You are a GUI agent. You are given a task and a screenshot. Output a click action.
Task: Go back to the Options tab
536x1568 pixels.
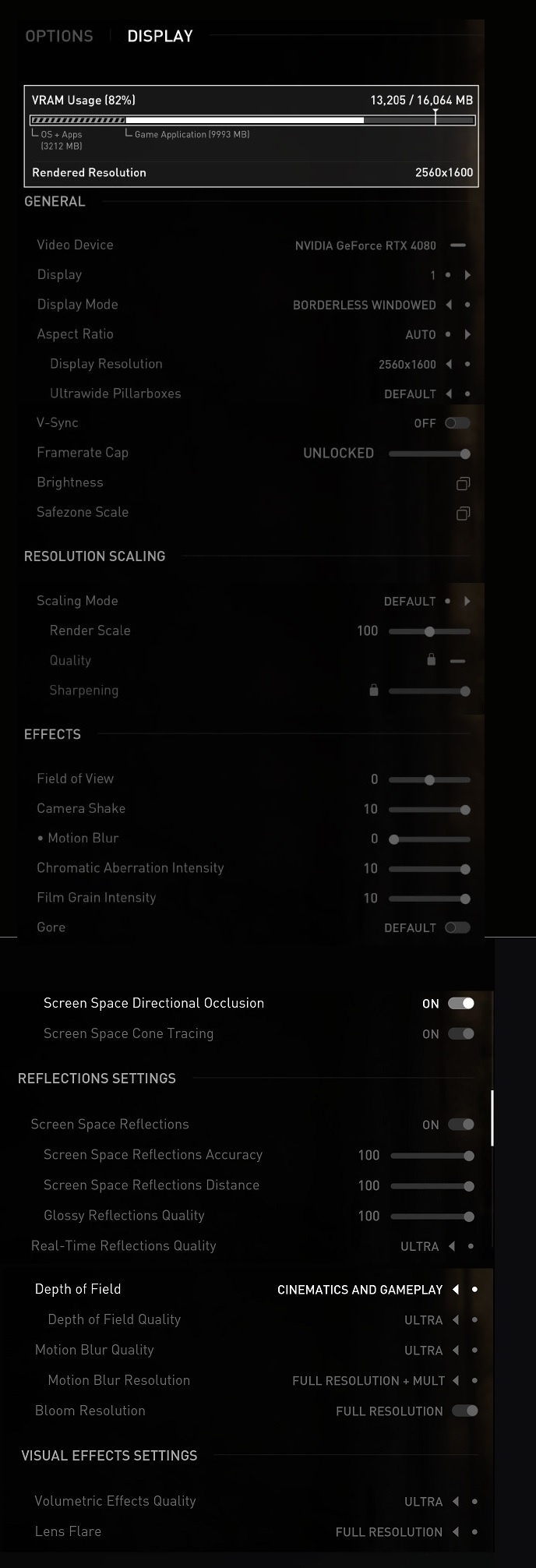59,36
